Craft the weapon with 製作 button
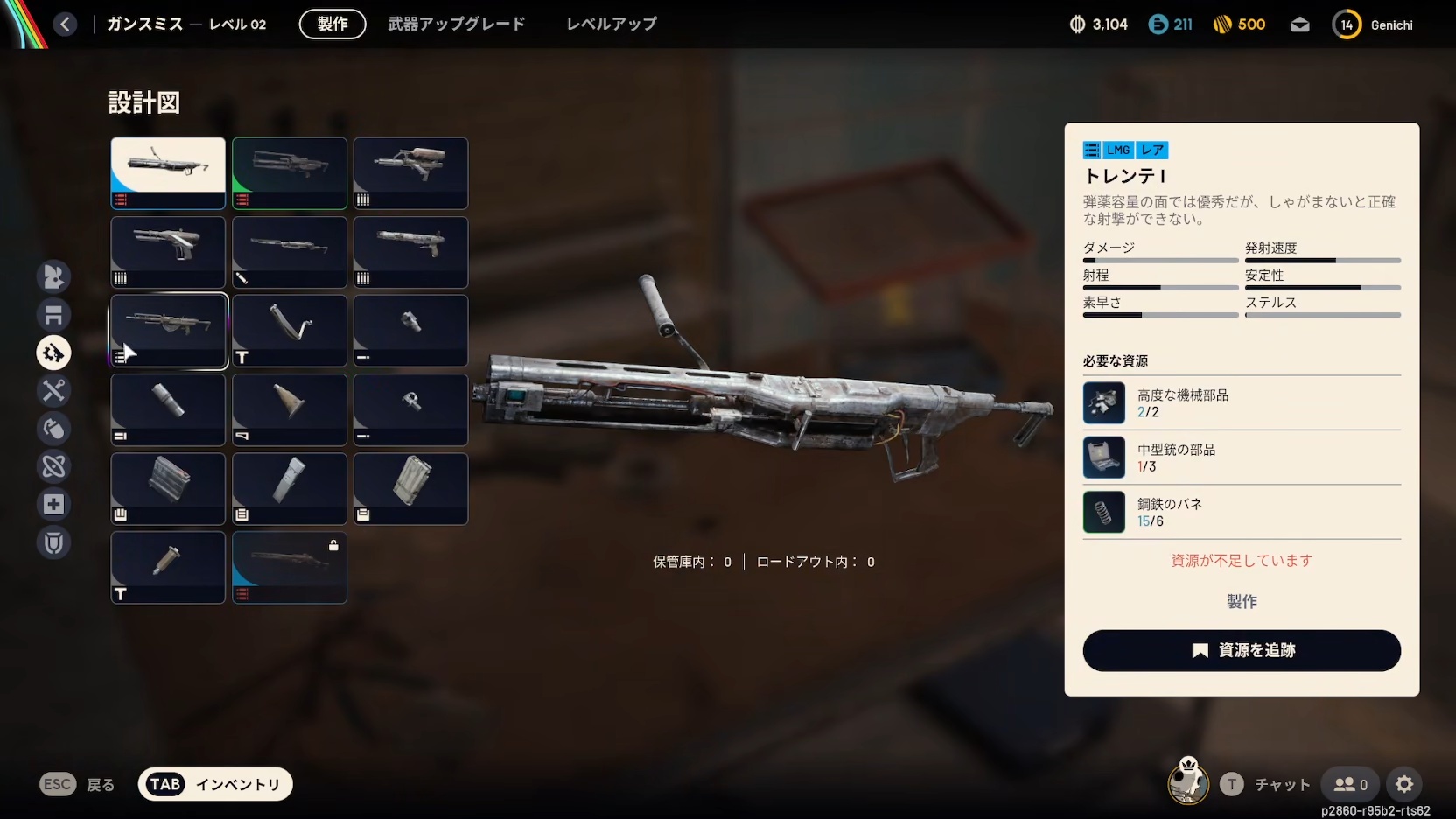This screenshot has height=819, width=1456. coord(1241,601)
